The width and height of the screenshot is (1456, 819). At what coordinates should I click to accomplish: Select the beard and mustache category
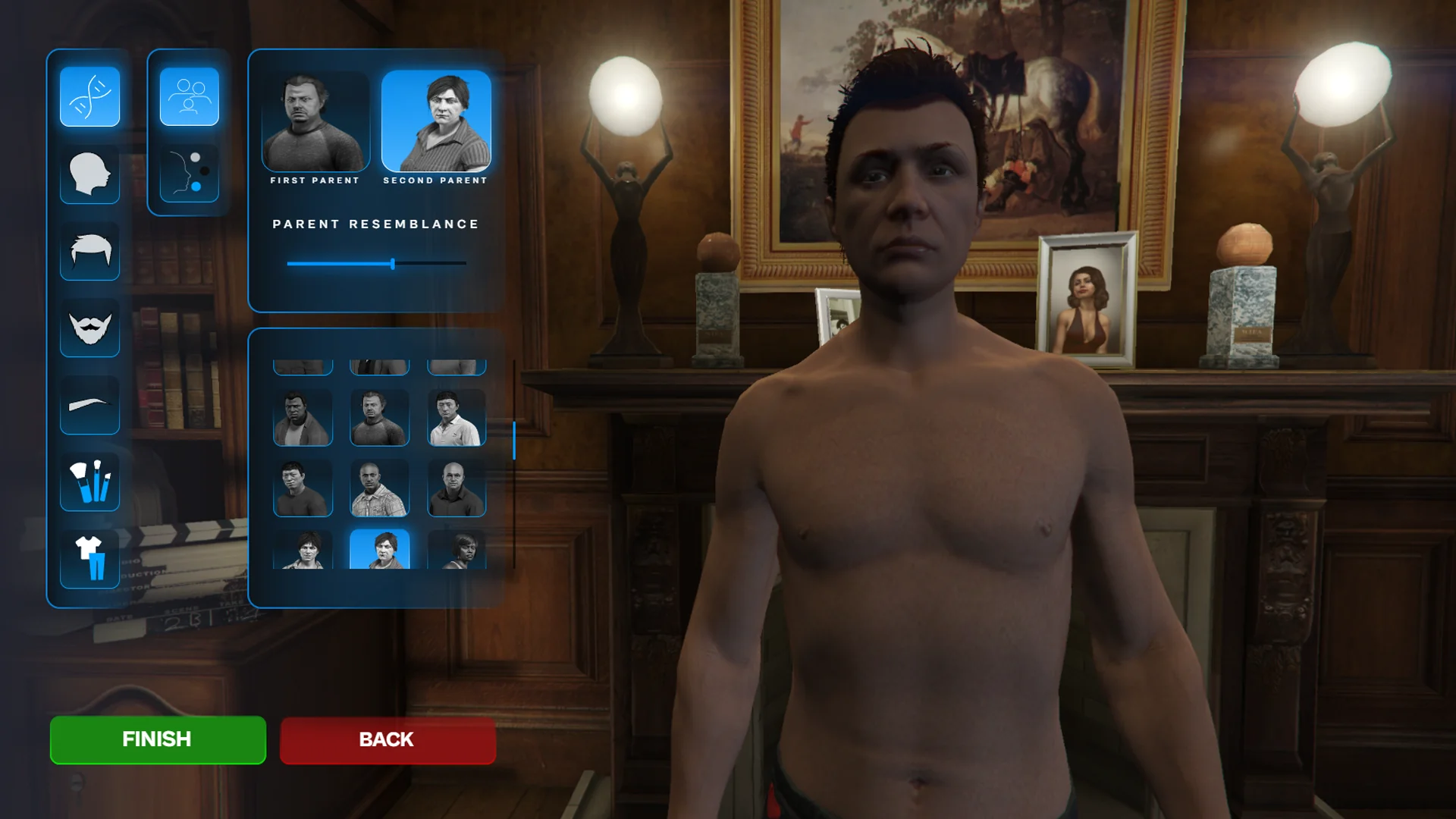coord(89,328)
